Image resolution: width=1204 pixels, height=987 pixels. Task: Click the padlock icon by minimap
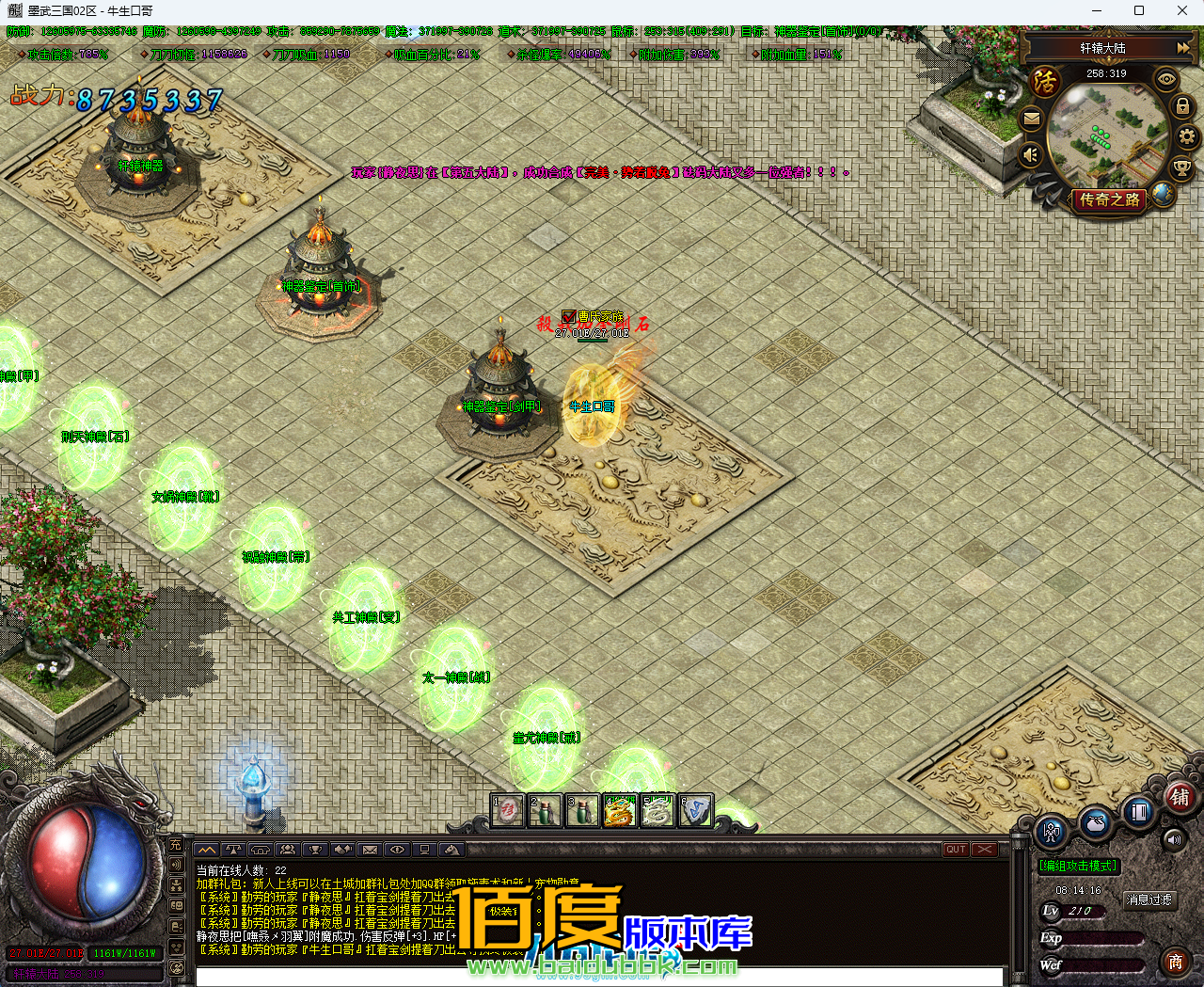[1182, 107]
